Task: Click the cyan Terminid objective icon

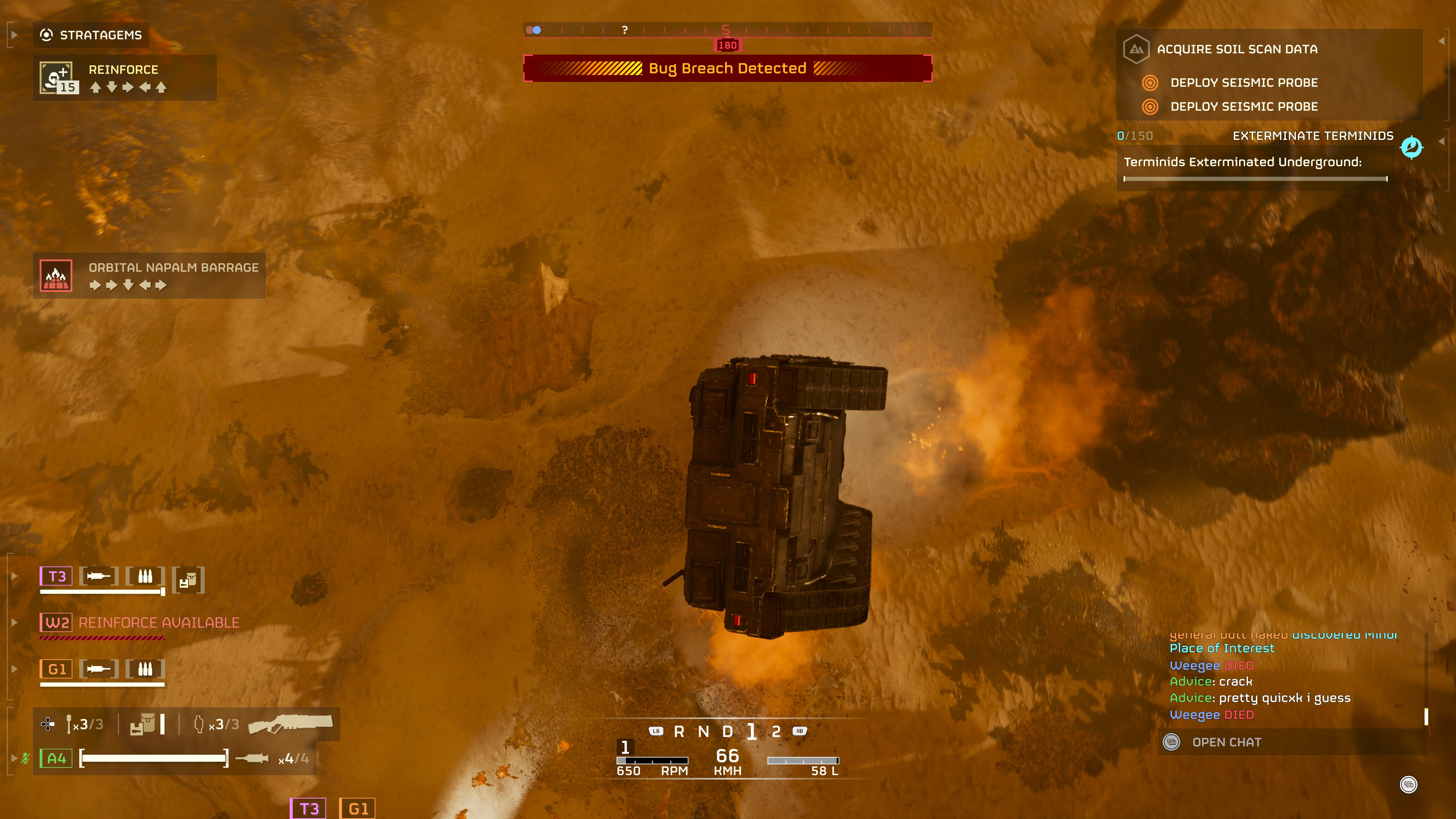Action: (x=1411, y=147)
